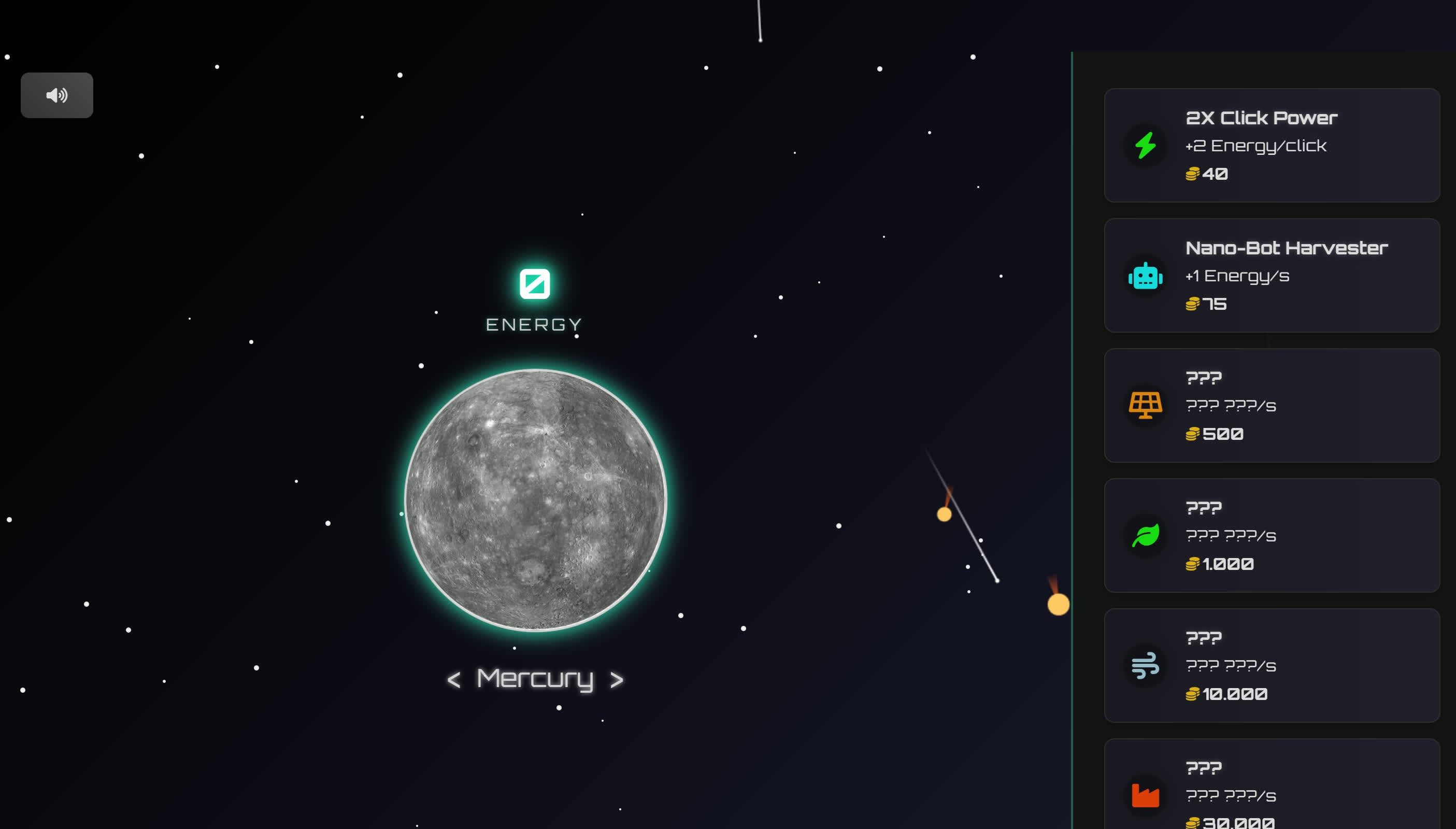The height and width of the screenshot is (829, 1456).
Task: Purchase the Nano-Bot Harvester upgrade
Action: pos(1271,276)
